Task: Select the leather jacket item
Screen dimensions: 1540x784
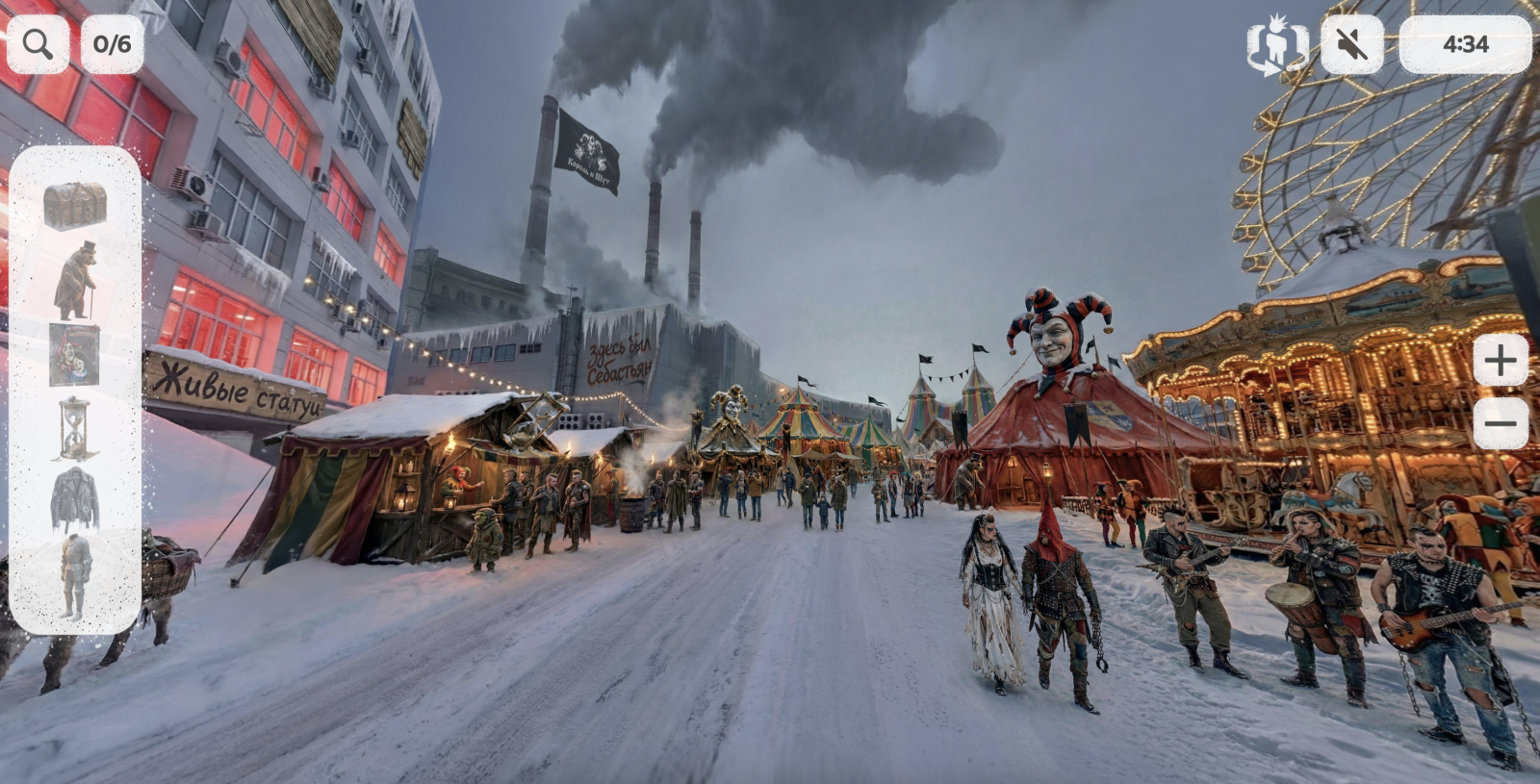Action: [x=75, y=499]
